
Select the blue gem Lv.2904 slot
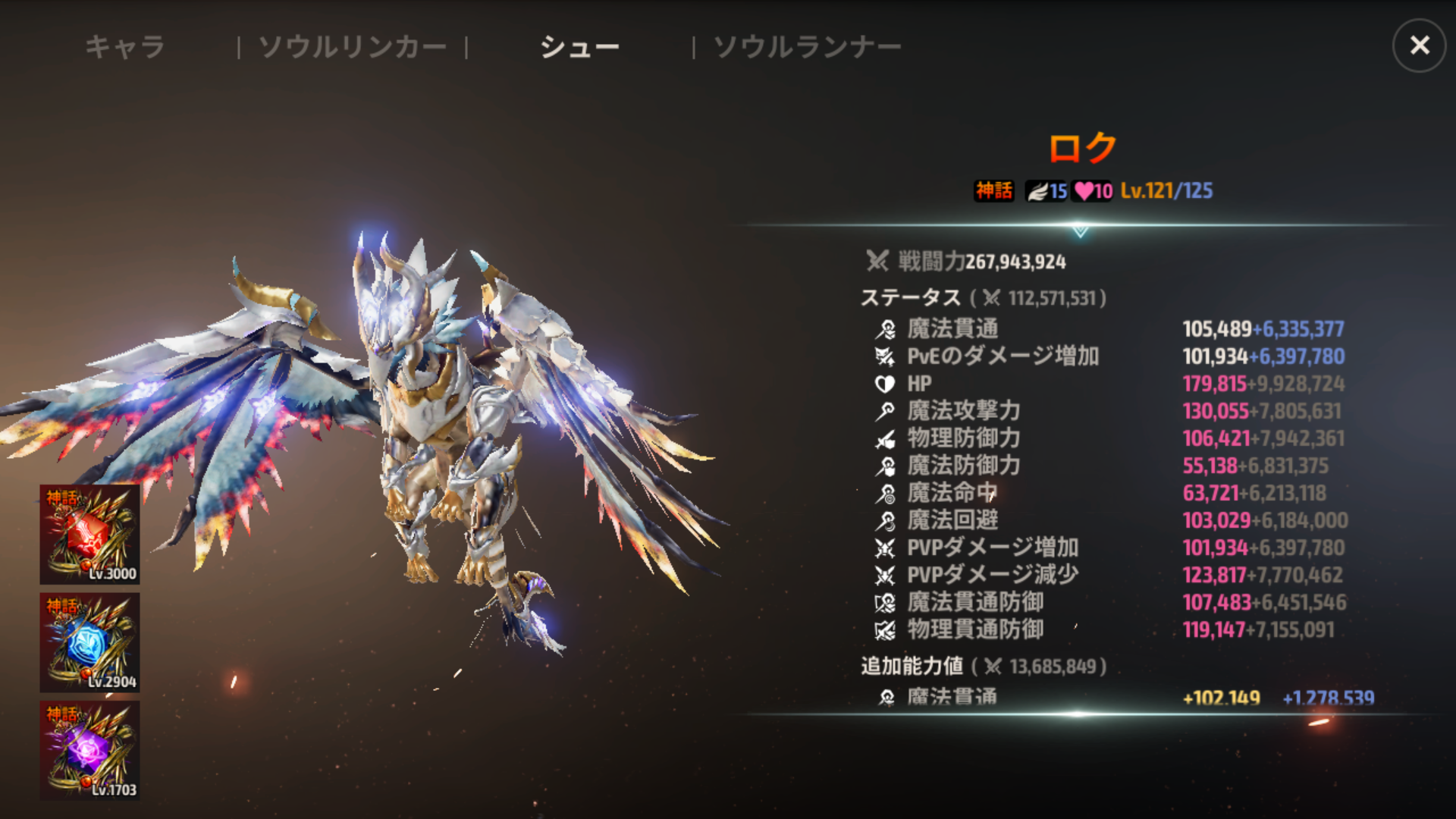(89, 643)
